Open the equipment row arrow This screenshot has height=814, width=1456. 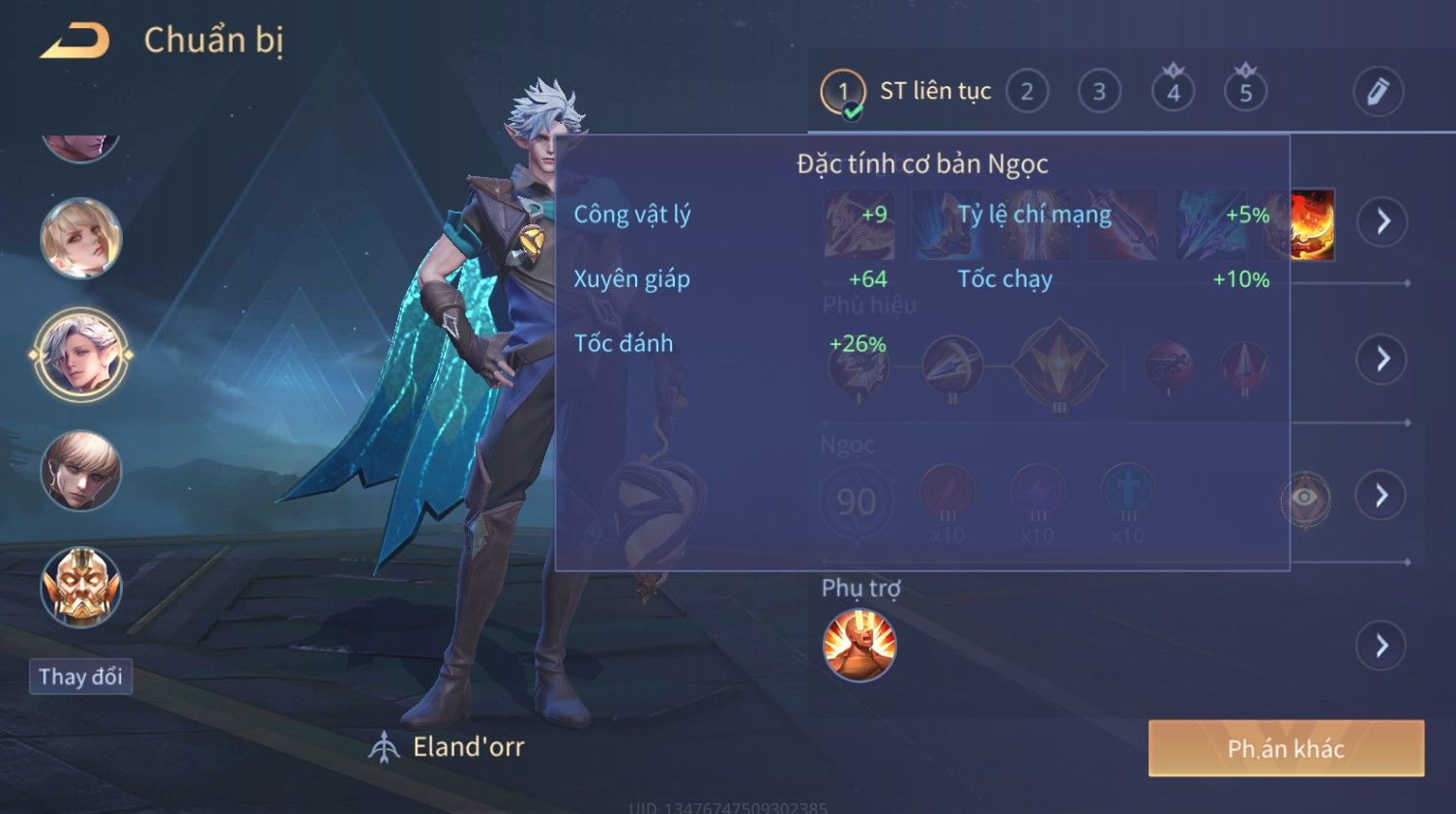1383,221
